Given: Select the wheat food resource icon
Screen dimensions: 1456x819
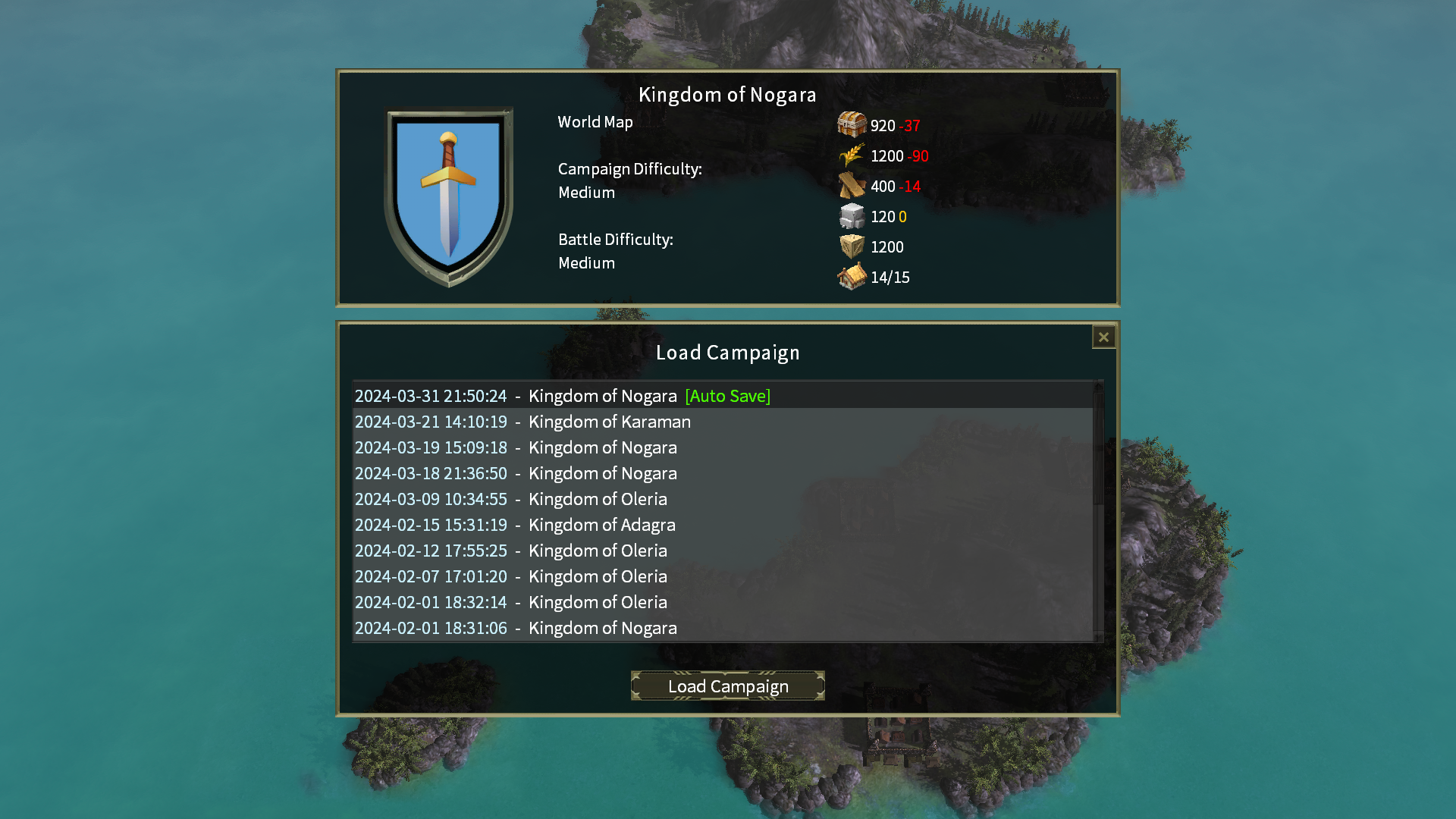Looking at the screenshot, I should point(852,156).
